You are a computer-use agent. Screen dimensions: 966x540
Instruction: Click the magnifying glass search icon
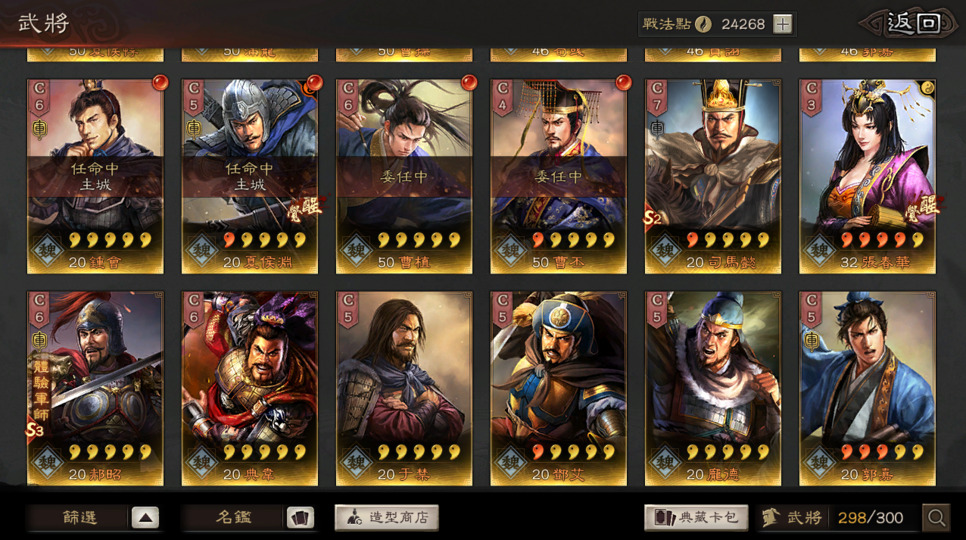pyautogui.click(x=936, y=517)
